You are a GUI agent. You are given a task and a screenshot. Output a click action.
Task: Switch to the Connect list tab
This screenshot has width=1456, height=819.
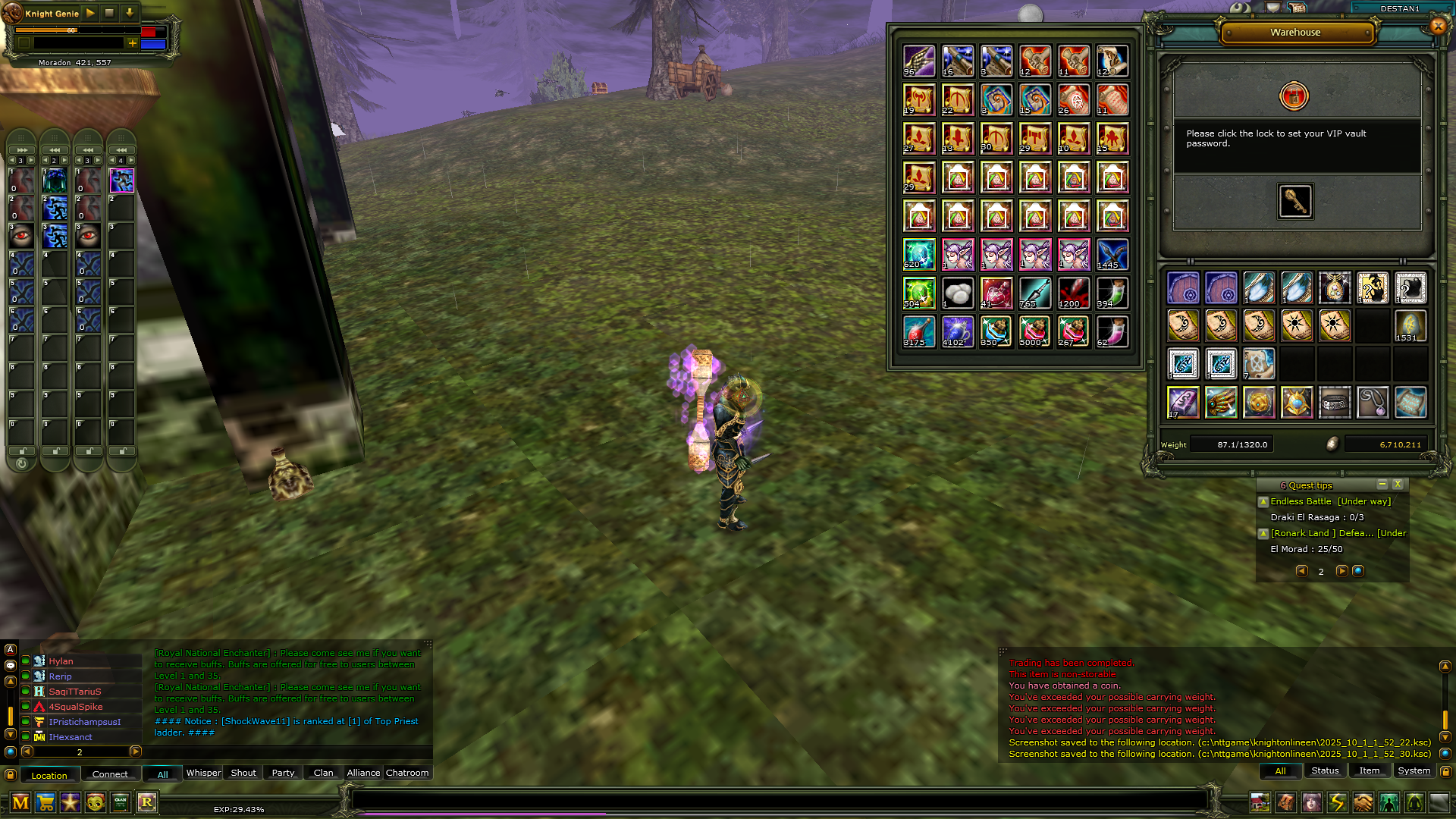click(x=110, y=774)
